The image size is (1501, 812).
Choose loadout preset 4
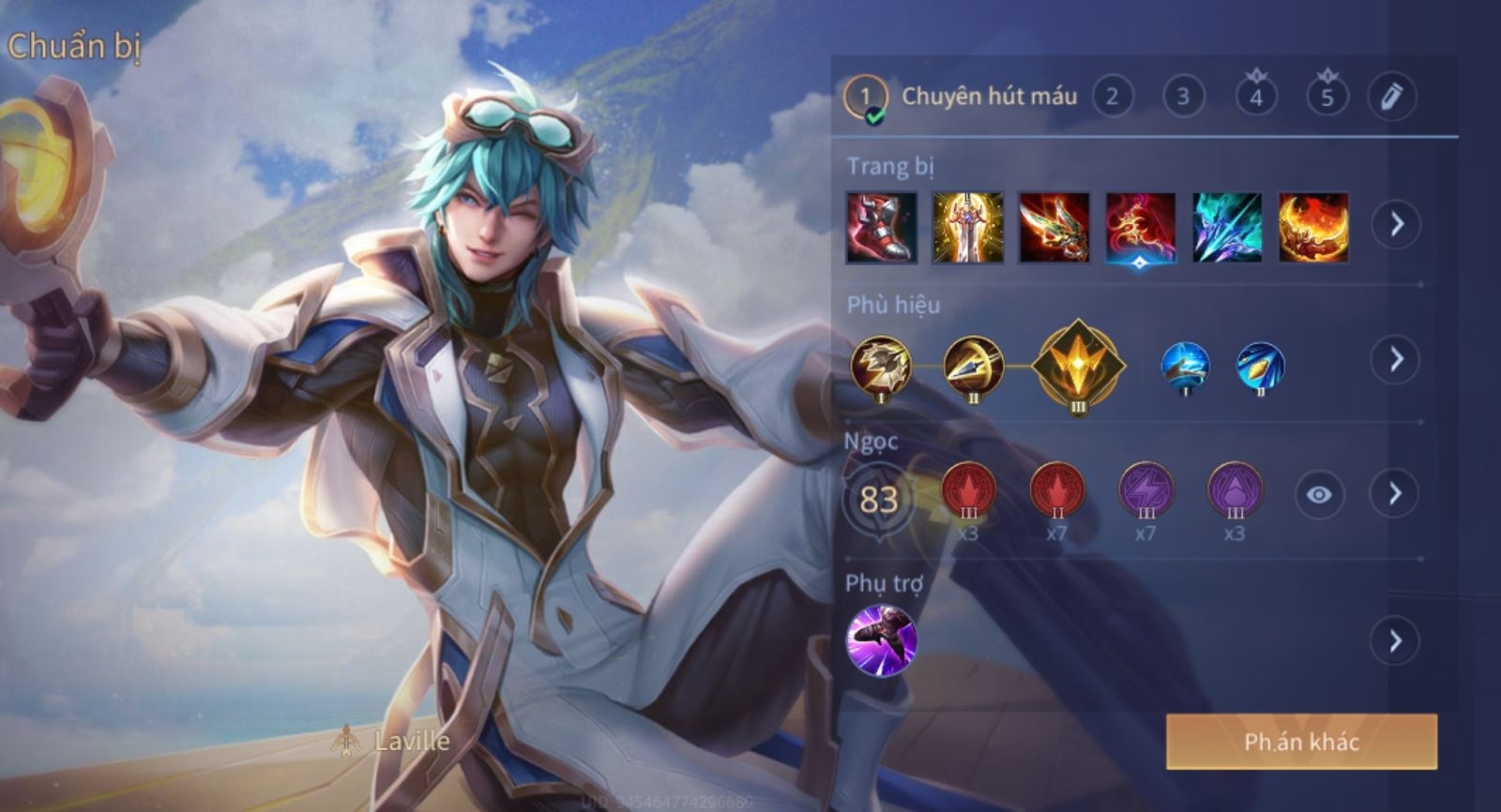pyautogui.click(x=1255, y=97)
